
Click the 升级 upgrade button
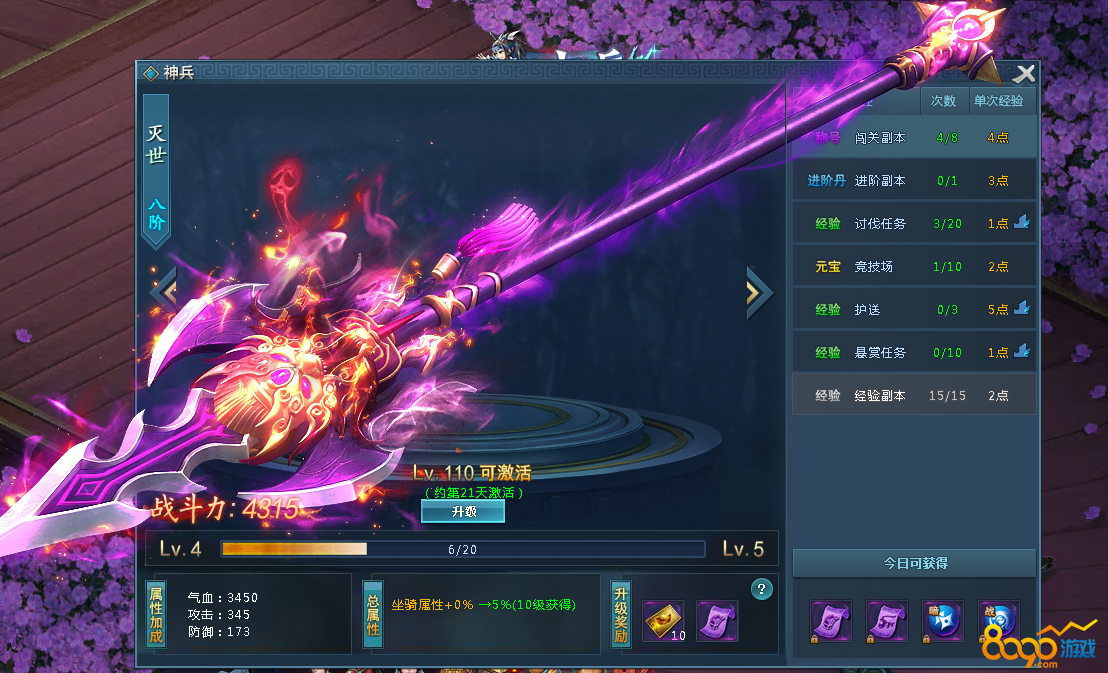[463, 511]
